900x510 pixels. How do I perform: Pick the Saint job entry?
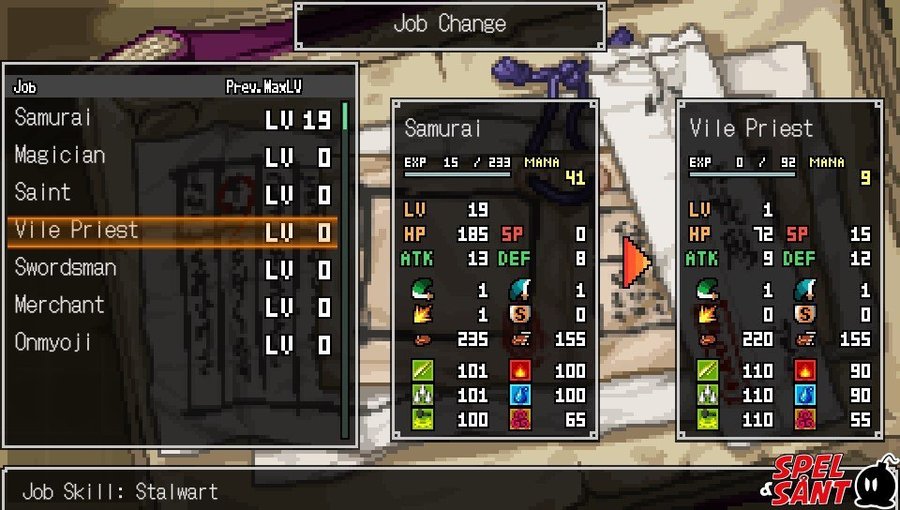pos(170,193)
